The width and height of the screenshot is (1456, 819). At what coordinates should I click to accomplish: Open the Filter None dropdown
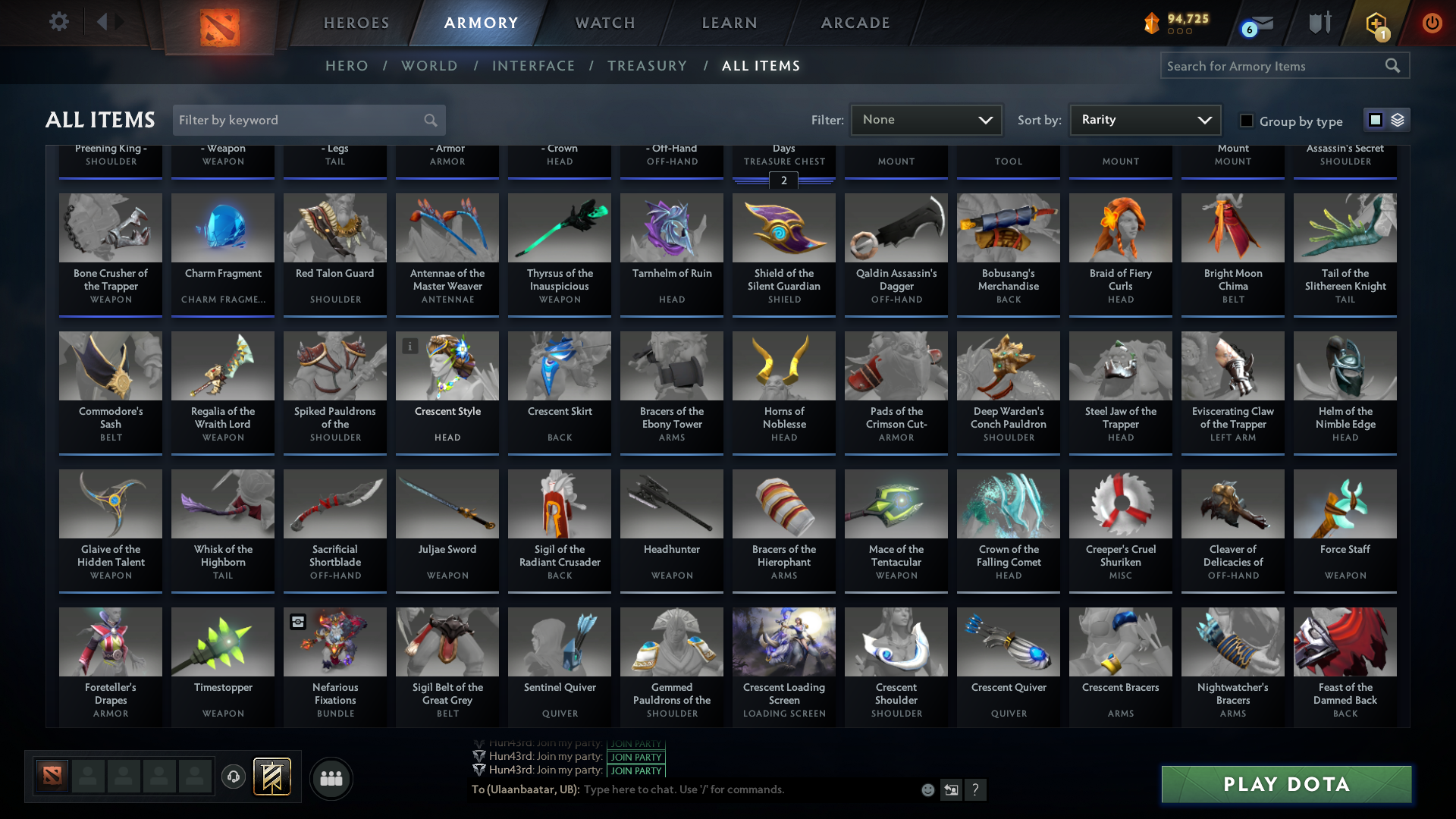coord(925,120)
